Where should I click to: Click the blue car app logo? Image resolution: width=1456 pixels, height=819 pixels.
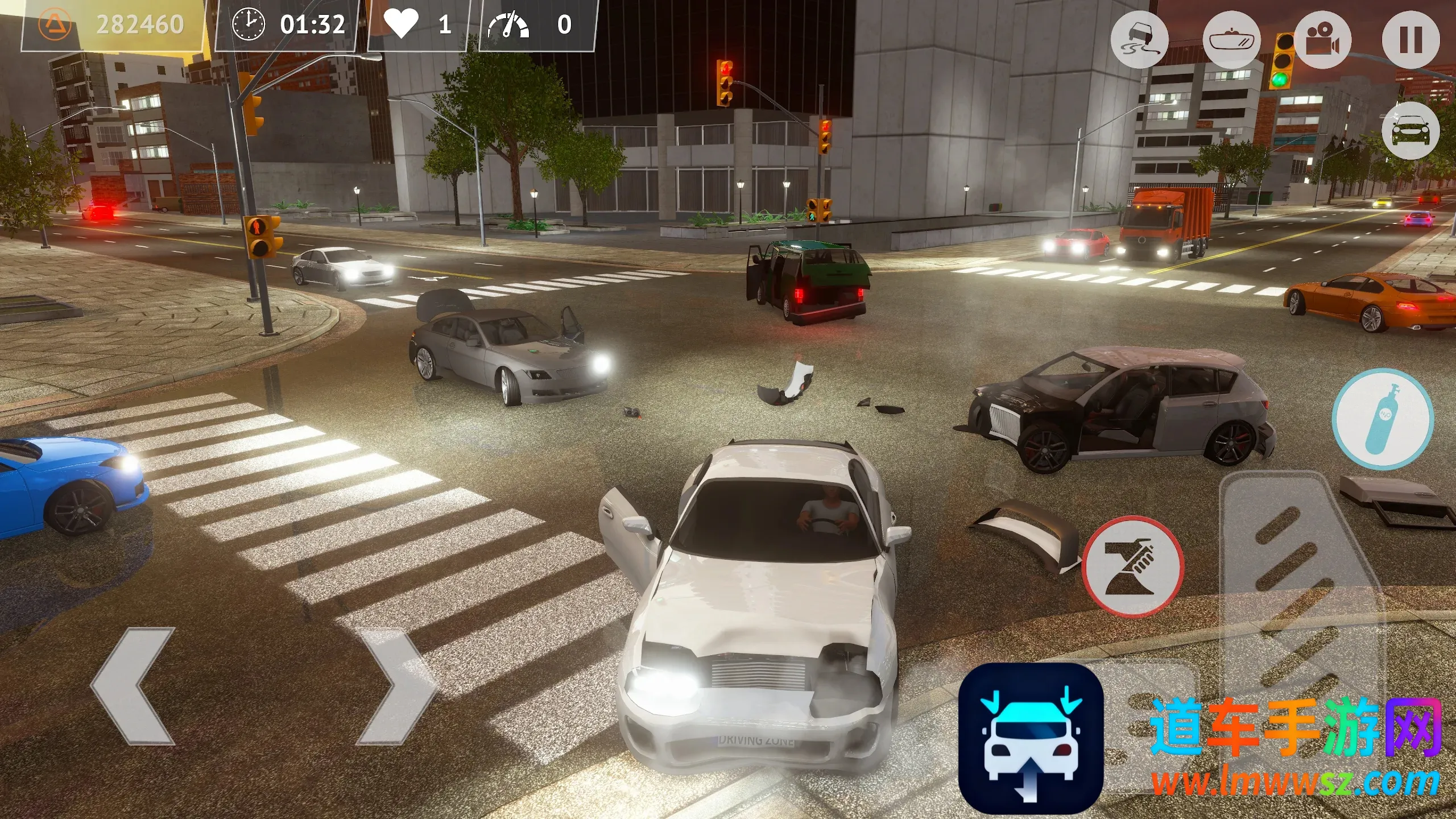(x=1031, y=738)
